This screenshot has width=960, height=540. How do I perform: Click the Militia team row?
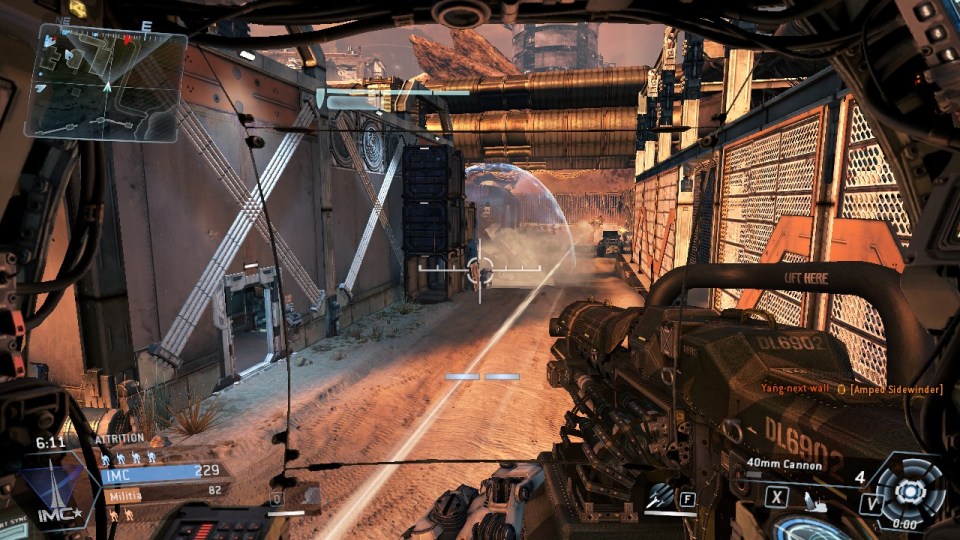click(160, 493)
